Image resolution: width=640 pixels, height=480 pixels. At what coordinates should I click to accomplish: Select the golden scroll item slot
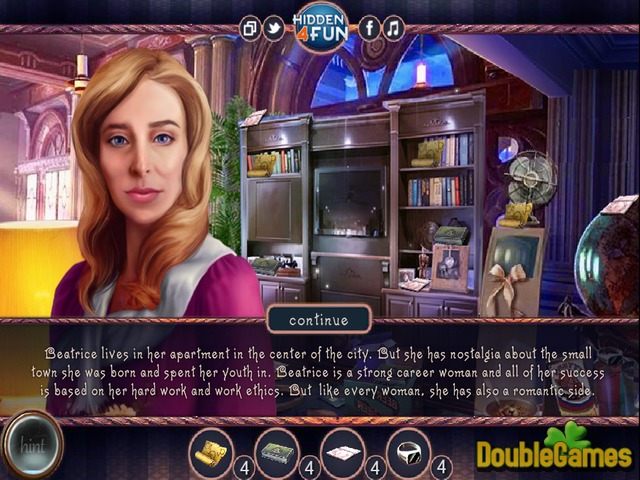pos(212,451)
